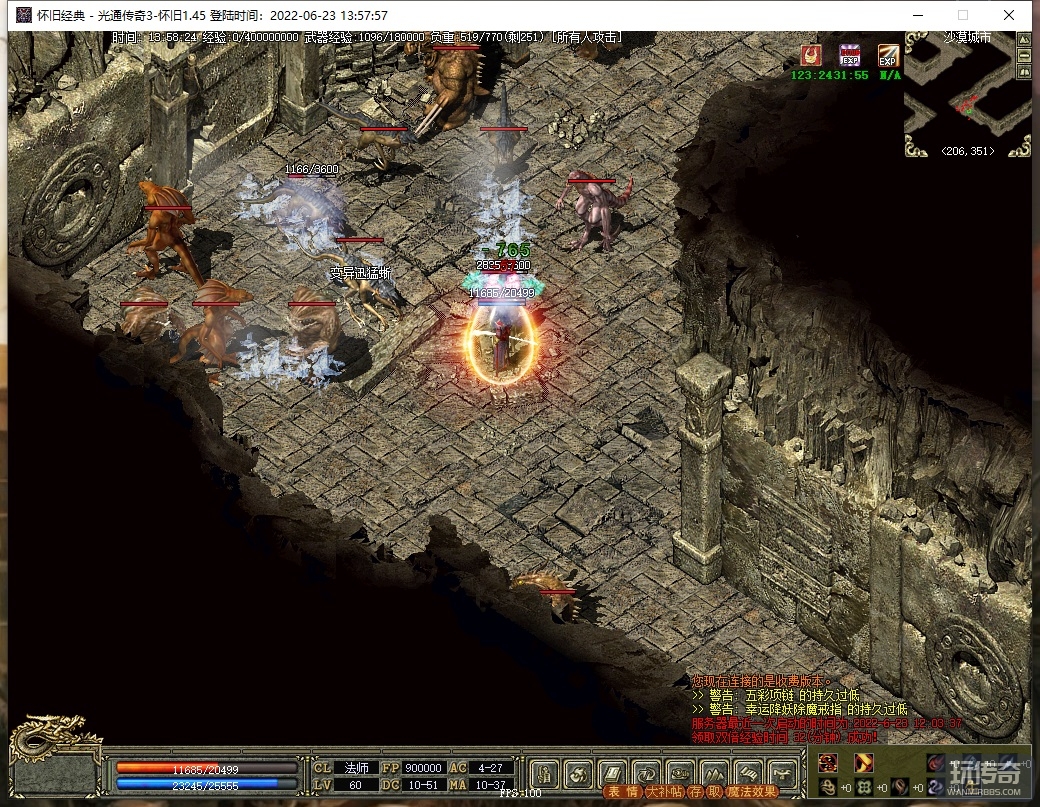The width and height of the screenshot is (1040, 807).
Task: Open the book icon menu button
Action: [613, 772]
